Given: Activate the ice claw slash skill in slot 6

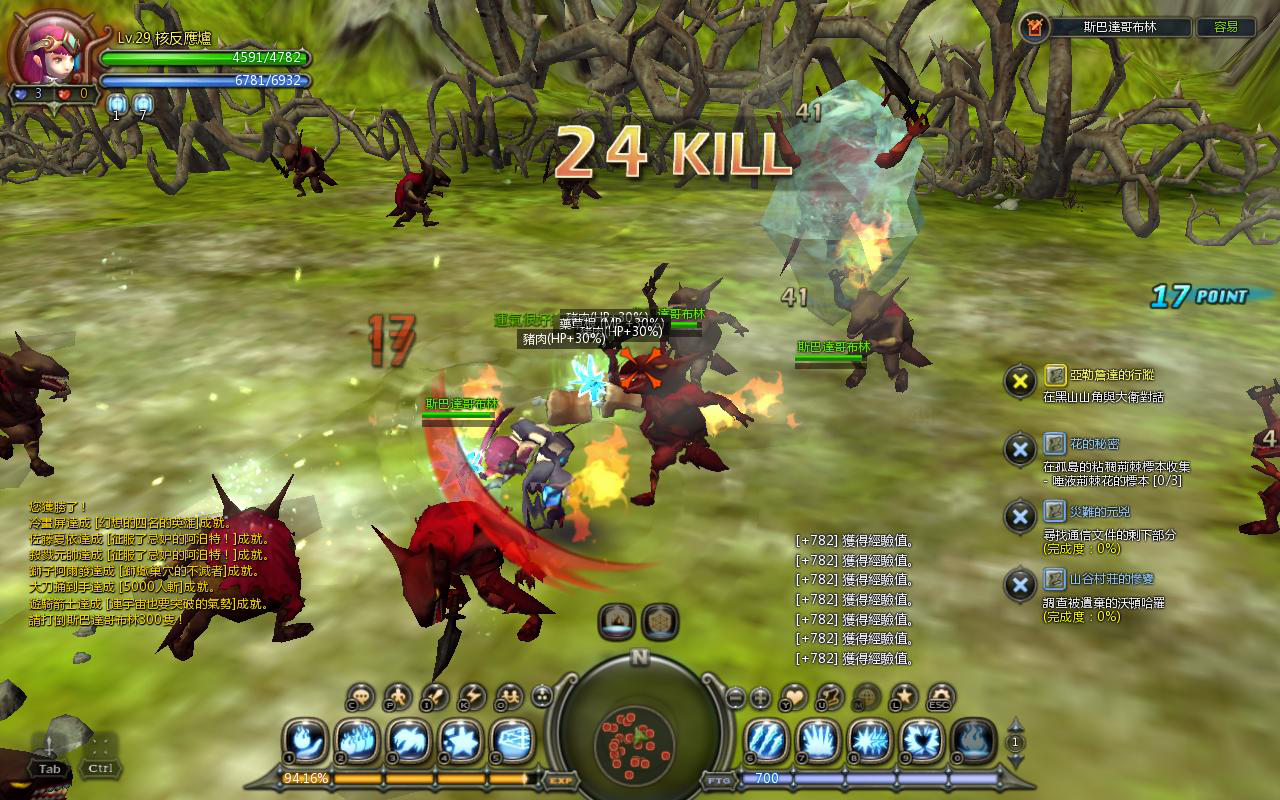Looking at the screenshot, I should (767, 741).
